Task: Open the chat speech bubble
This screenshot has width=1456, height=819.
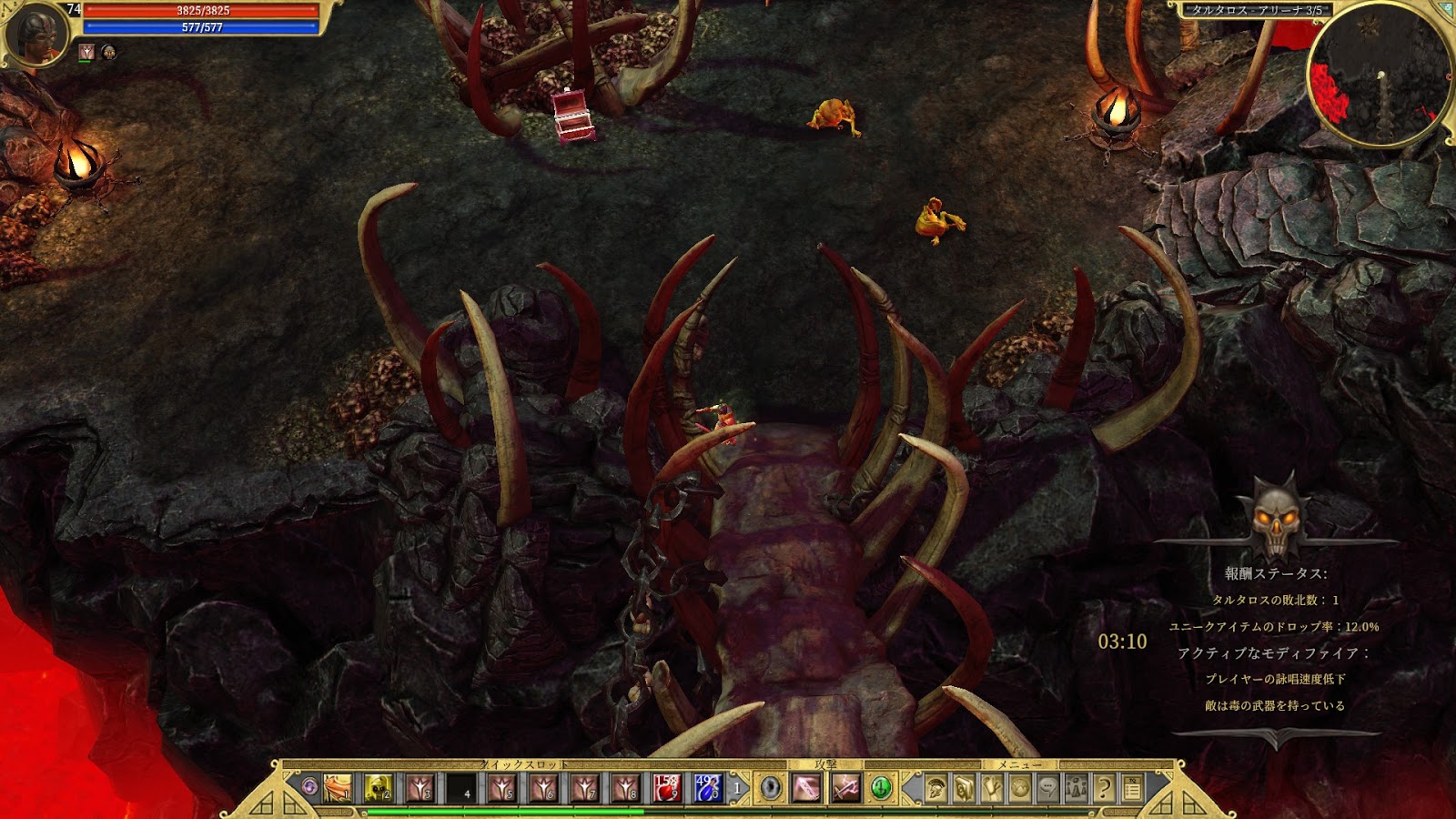Action: point(1048,788)
